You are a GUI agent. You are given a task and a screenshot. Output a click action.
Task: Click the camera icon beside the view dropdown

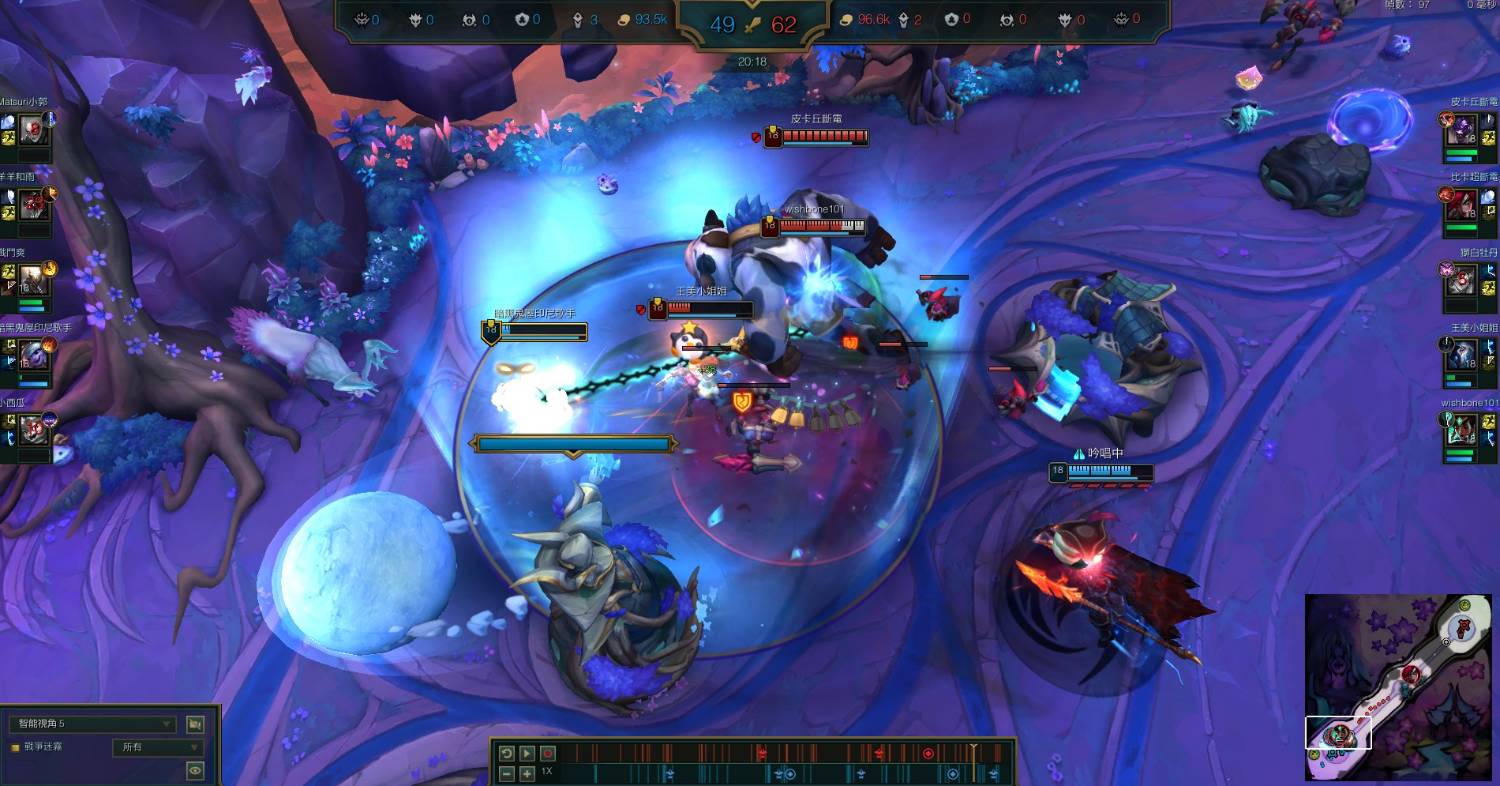pyautogui.click(x=195, y=724)
